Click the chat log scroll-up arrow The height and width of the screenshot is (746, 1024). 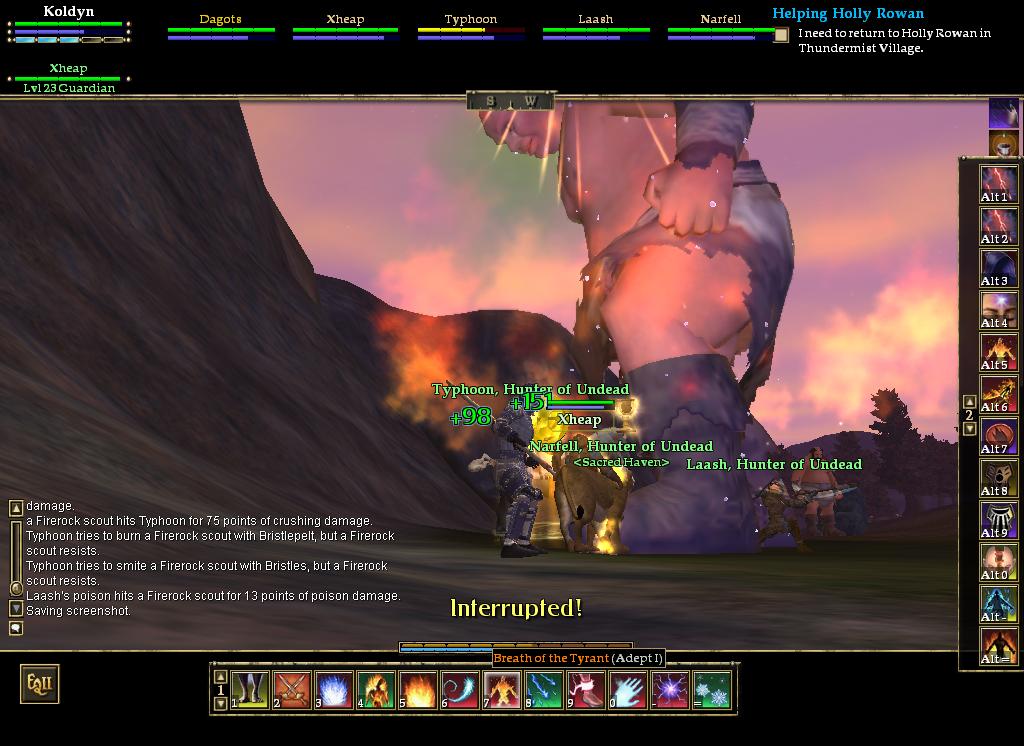(x=16, y=508)
